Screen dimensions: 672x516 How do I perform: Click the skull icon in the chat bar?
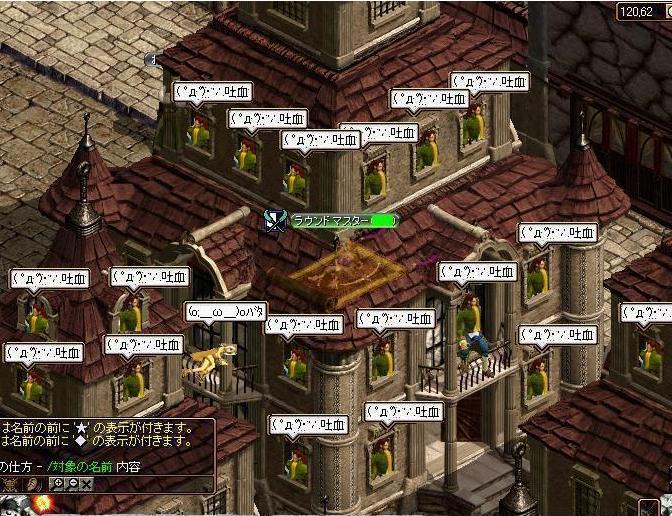[10, 483]
